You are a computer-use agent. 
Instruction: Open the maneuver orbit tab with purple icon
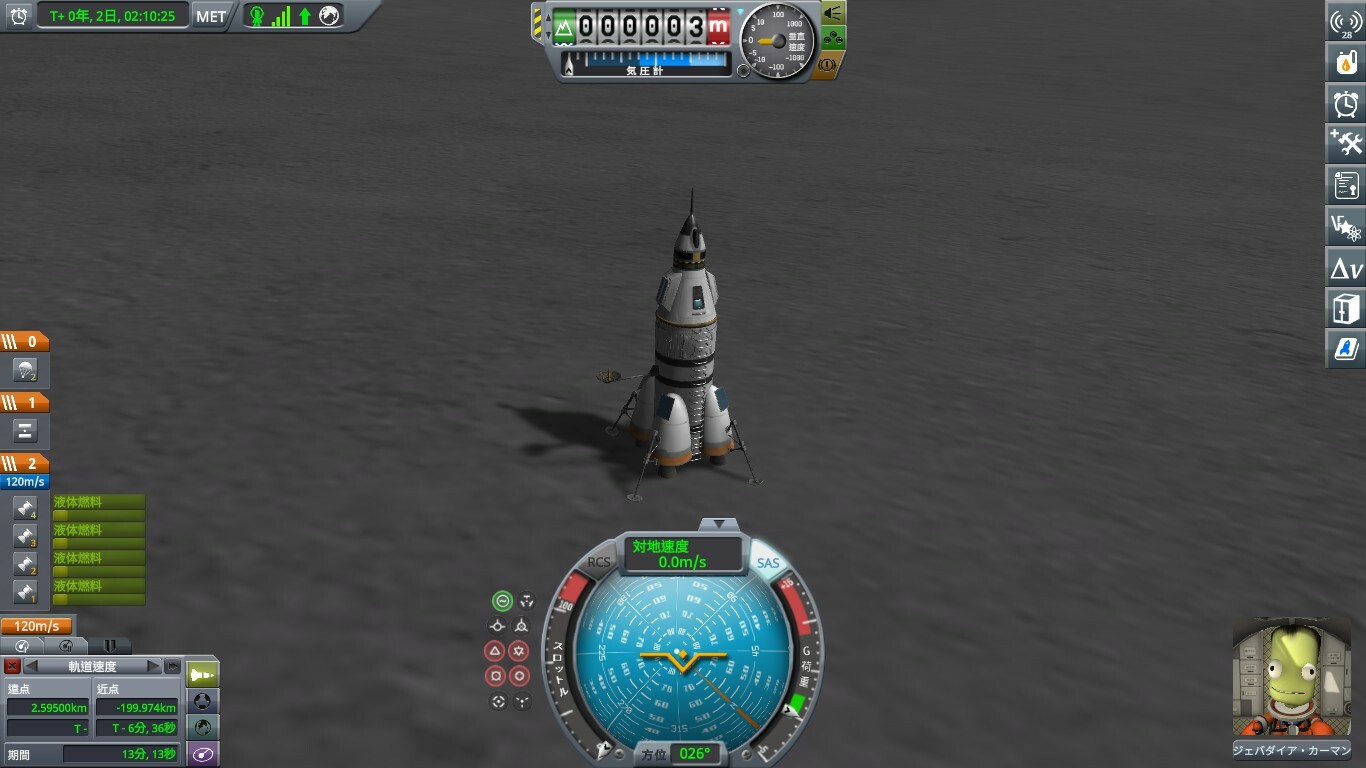pyautogui.click(x=203, y=754)
